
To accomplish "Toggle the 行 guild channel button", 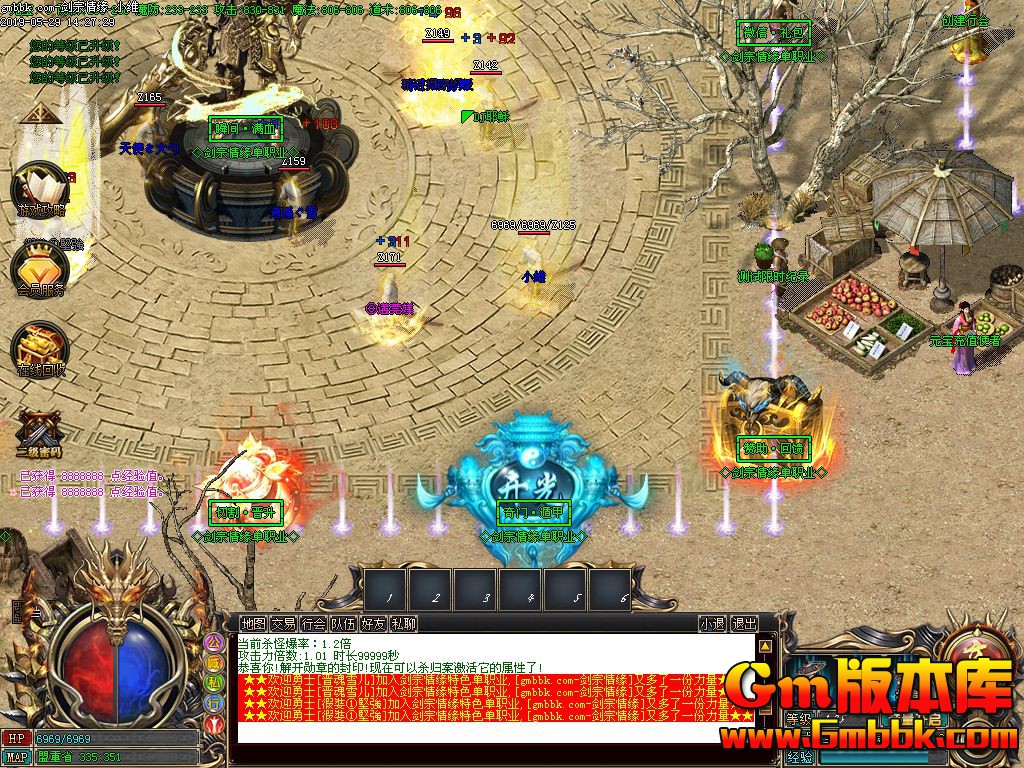I will tap(213, 702).
